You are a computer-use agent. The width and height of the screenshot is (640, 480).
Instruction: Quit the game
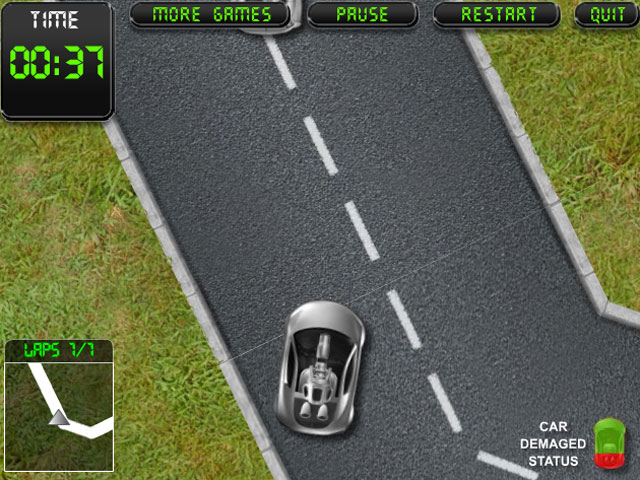(607, 14)
